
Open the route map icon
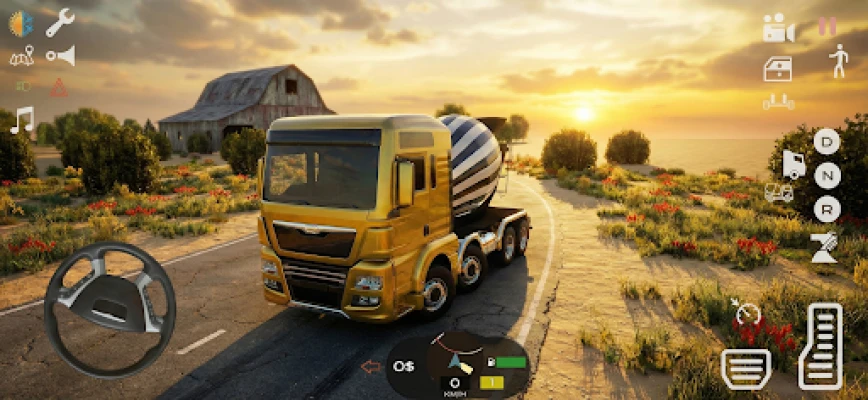(21, 56)
